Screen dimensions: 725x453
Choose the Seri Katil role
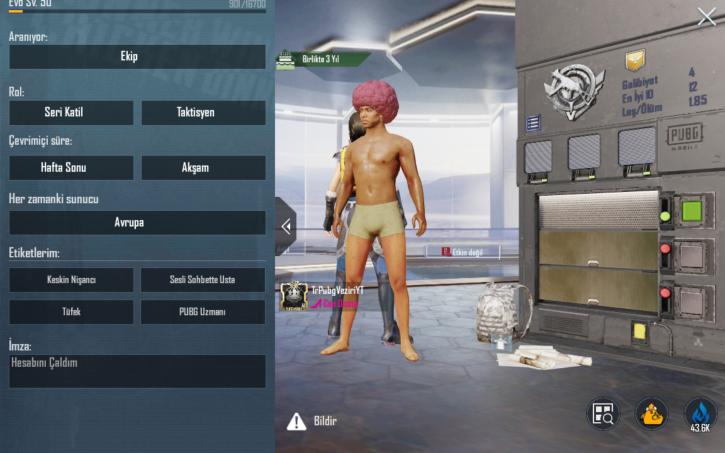pyautogui.click(x=71, y=113)
